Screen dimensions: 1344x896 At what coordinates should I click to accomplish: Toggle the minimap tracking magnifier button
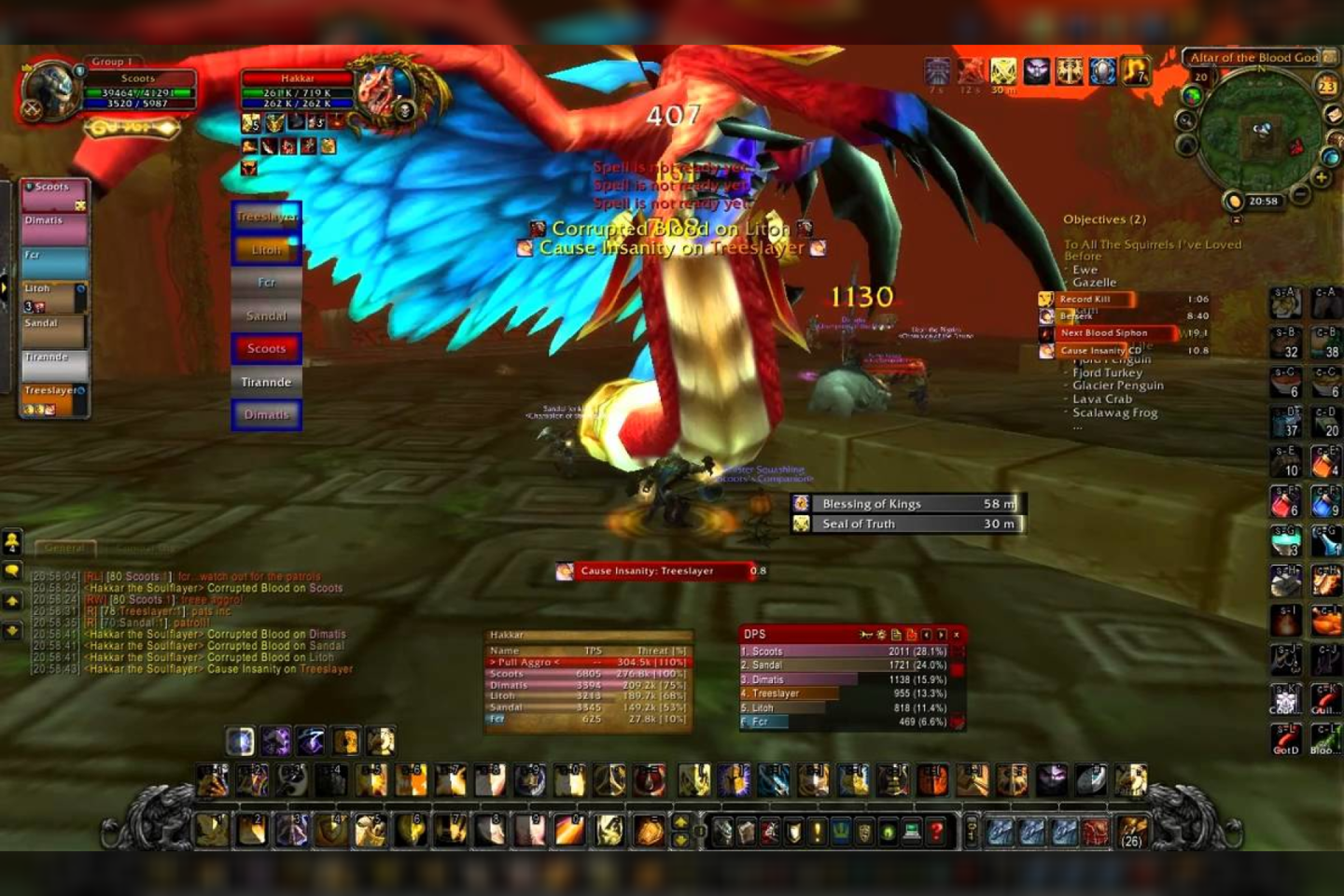[x=1186, y=120]
